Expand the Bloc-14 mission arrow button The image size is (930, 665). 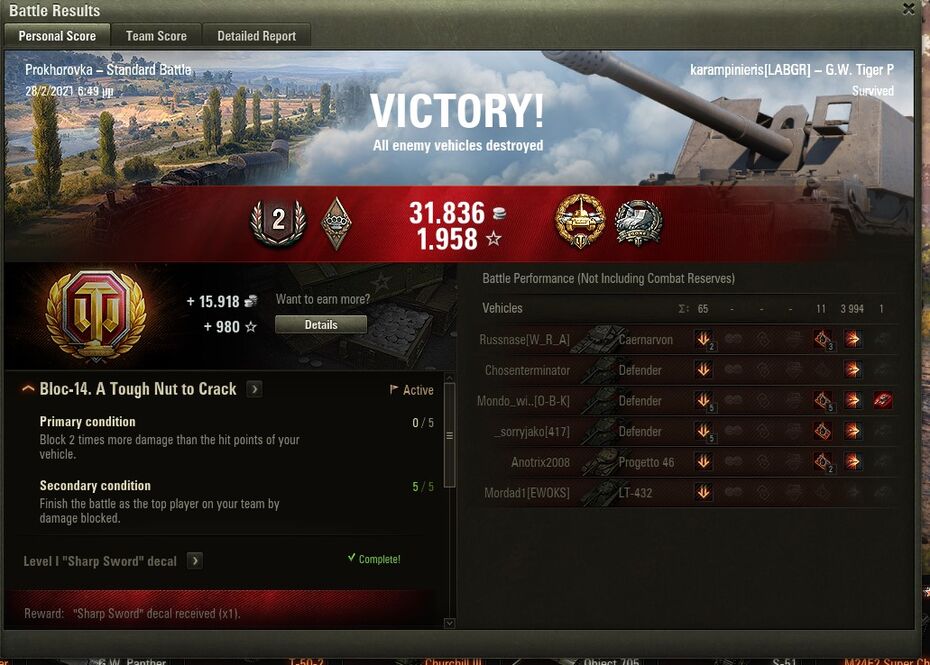pos(255,389)
